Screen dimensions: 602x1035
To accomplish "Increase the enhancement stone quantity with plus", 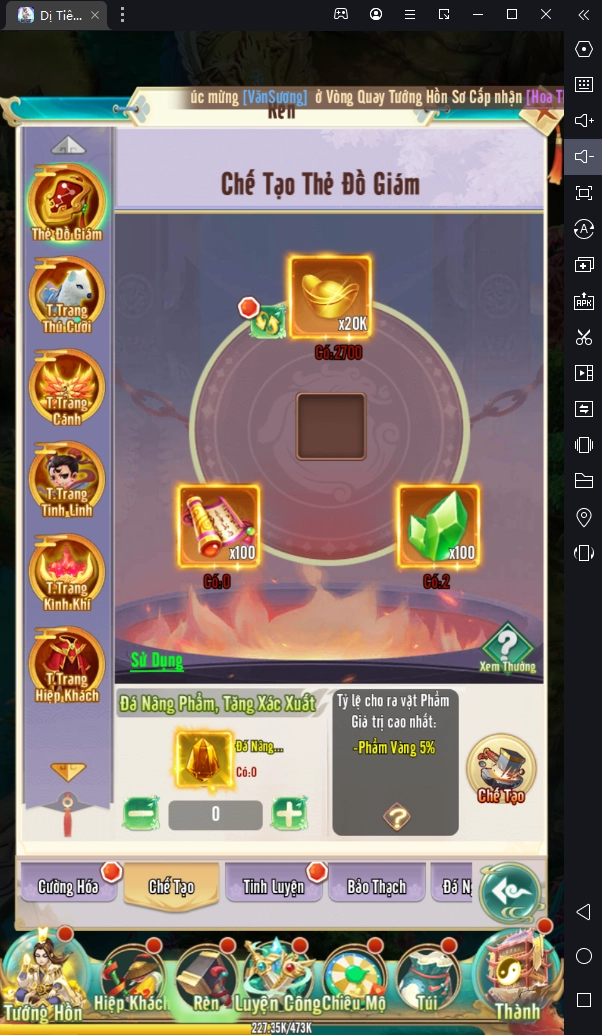I will [x=289, y=814].
